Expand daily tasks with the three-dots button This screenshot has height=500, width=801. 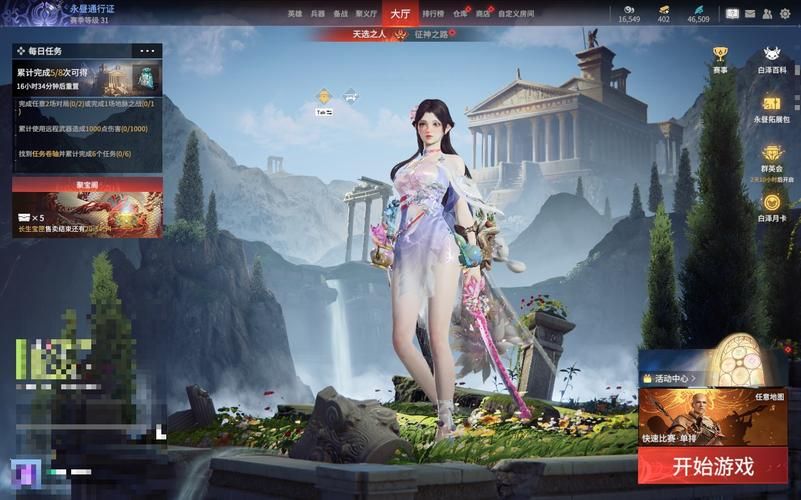point(148,50)
